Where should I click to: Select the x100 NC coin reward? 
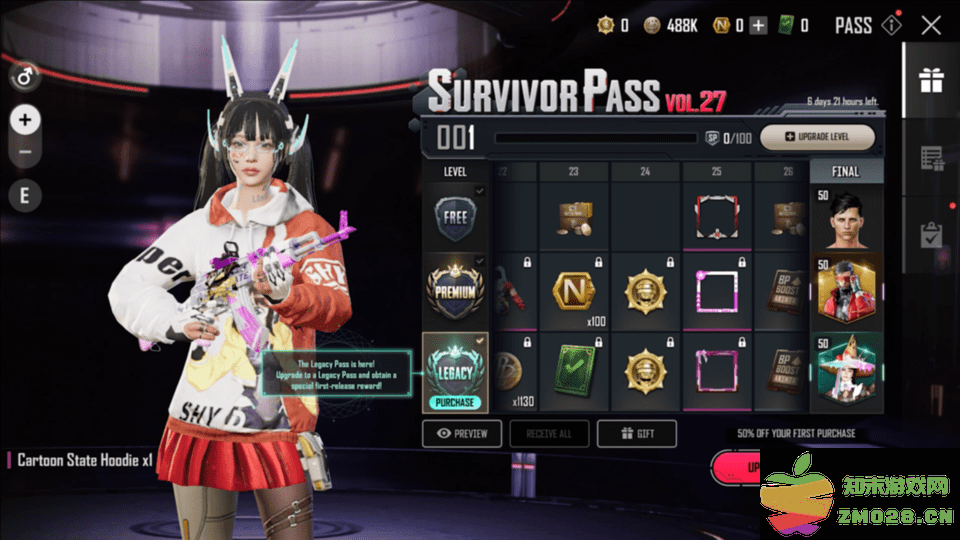point(574,292)
